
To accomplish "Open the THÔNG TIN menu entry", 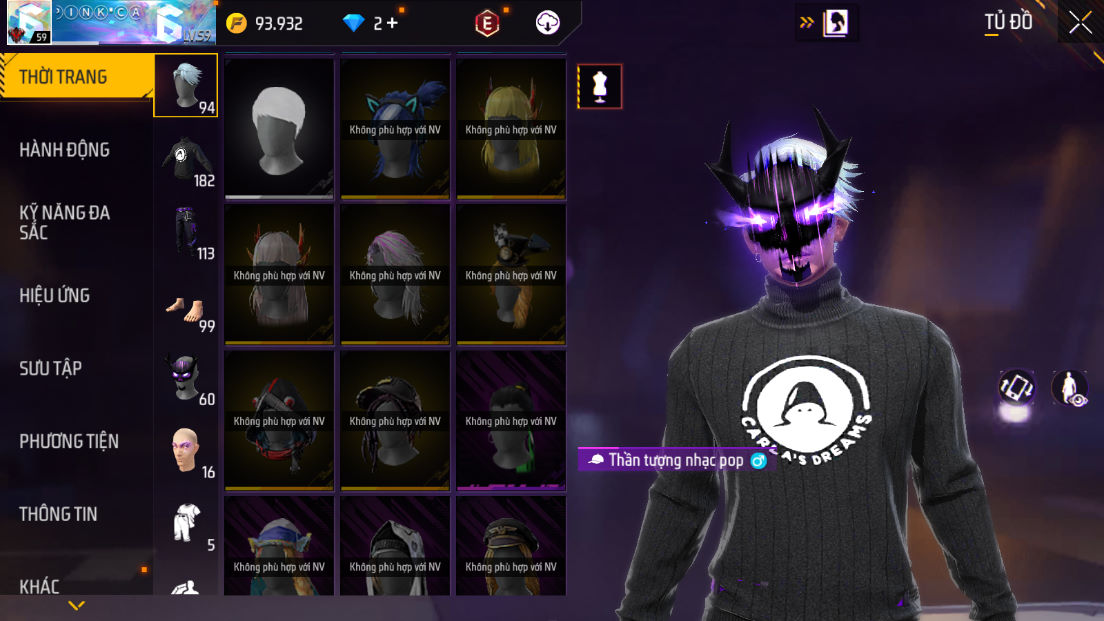I will coord(59,514).
